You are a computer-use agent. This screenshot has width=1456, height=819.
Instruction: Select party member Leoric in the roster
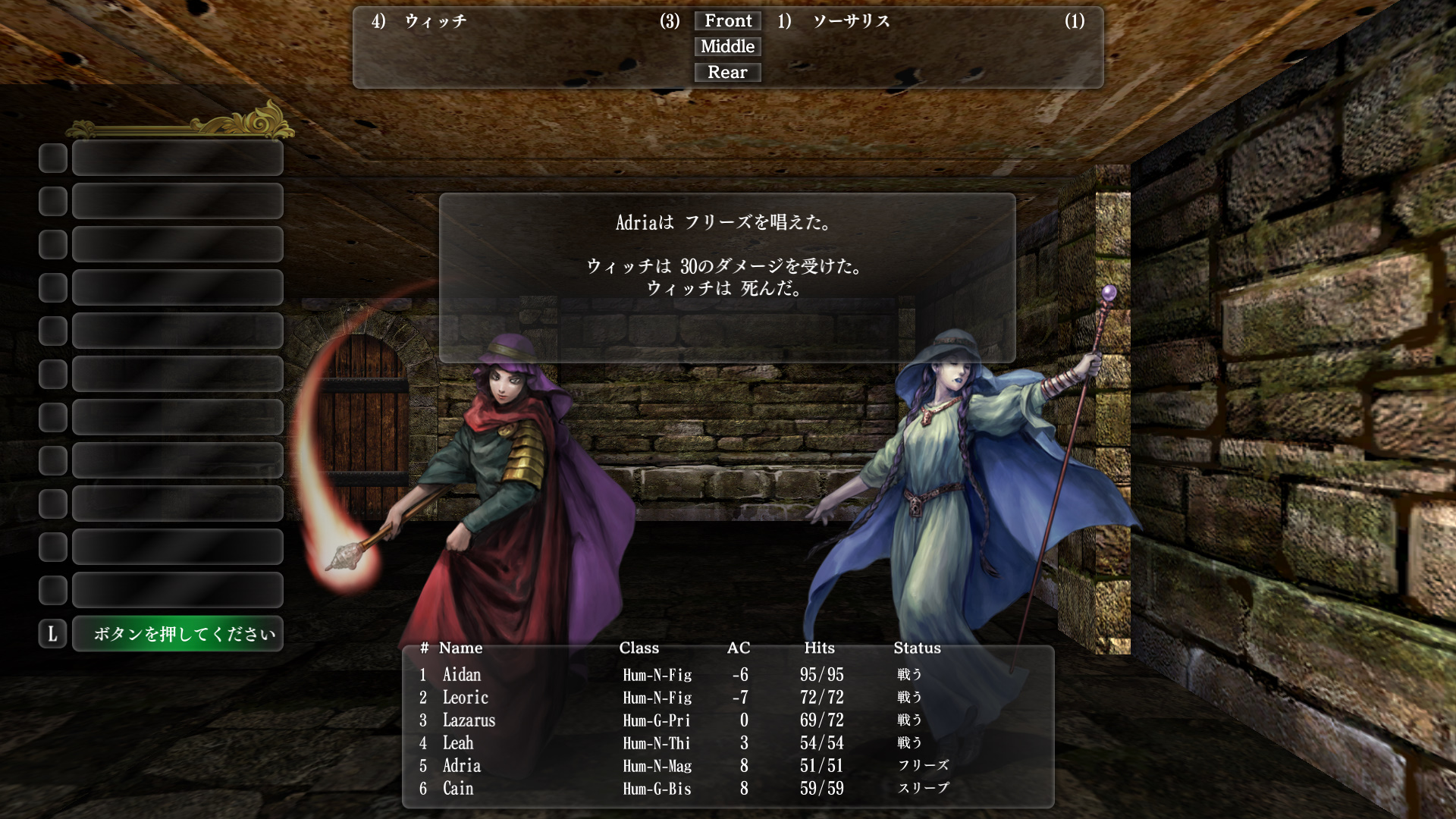464,697
